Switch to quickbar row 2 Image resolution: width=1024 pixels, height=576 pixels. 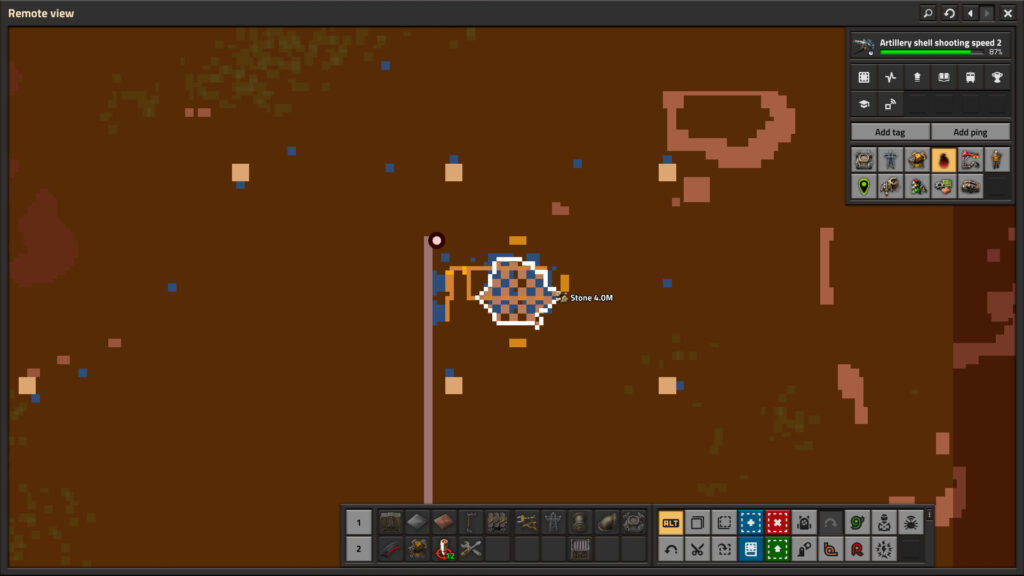tap(359, 549)
